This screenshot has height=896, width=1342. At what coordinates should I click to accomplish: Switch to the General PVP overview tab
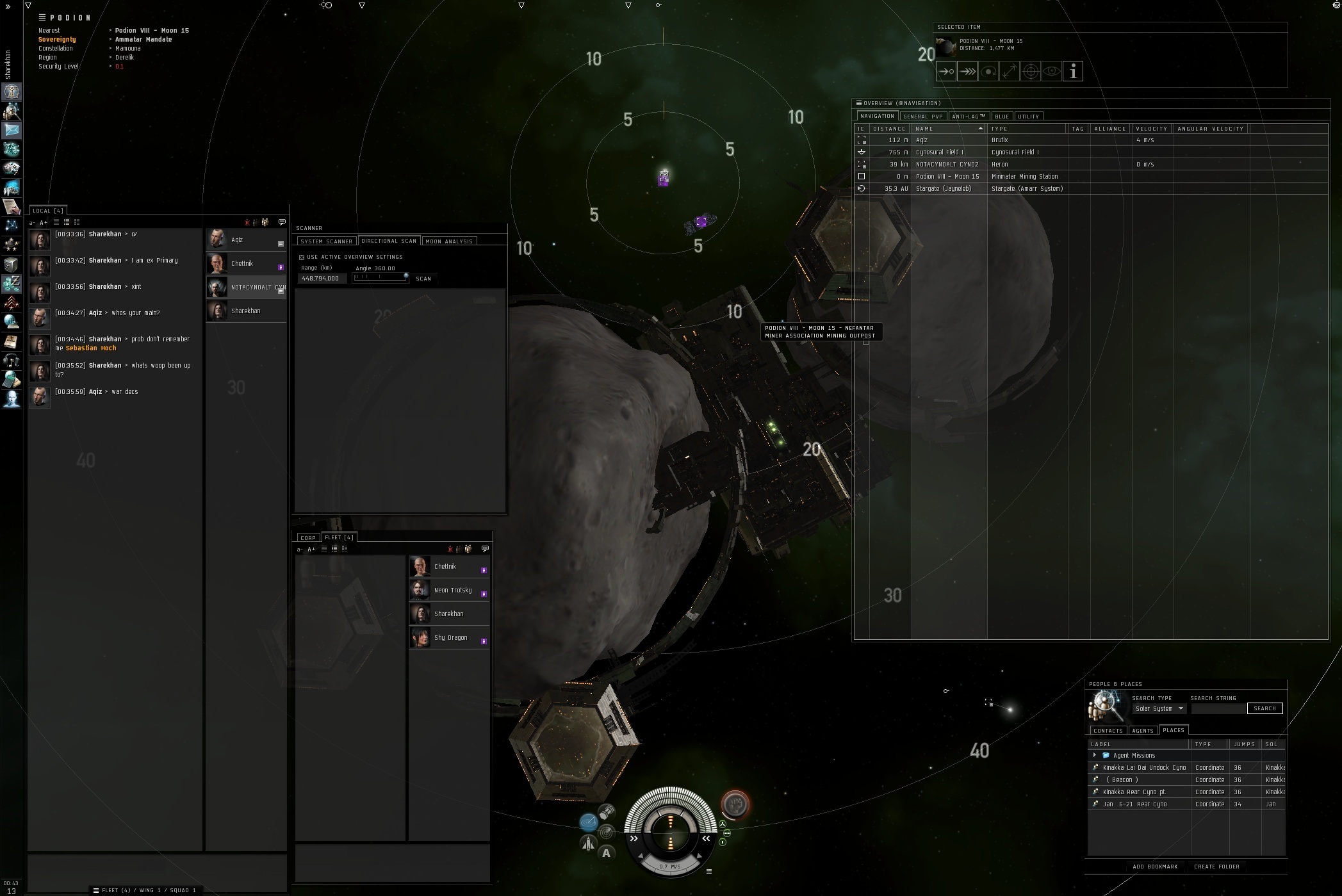923,117
